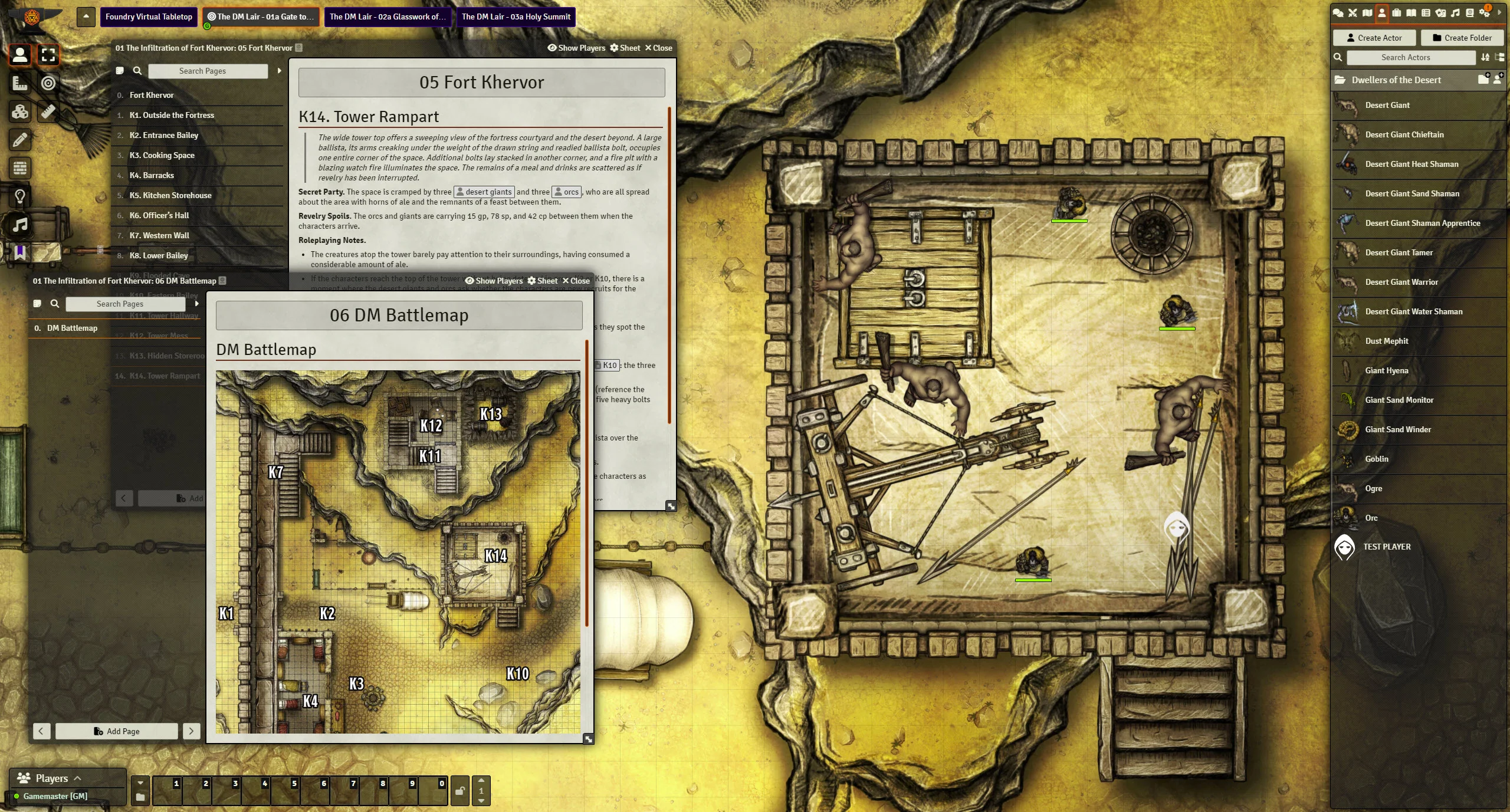Go to the K8. Lower Bailey page

159,255
